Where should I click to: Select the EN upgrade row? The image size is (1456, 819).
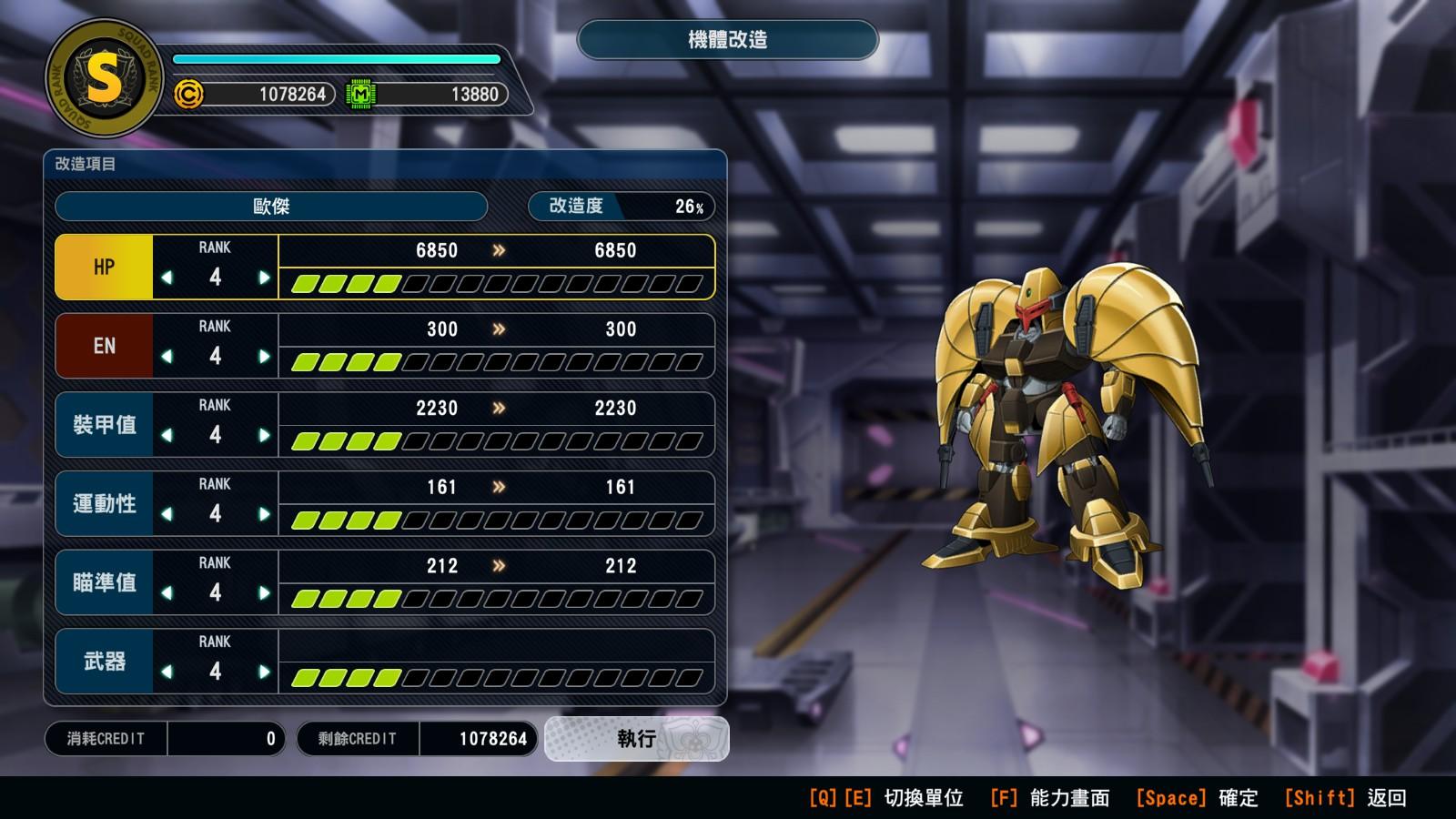click(x=104, y=346)
